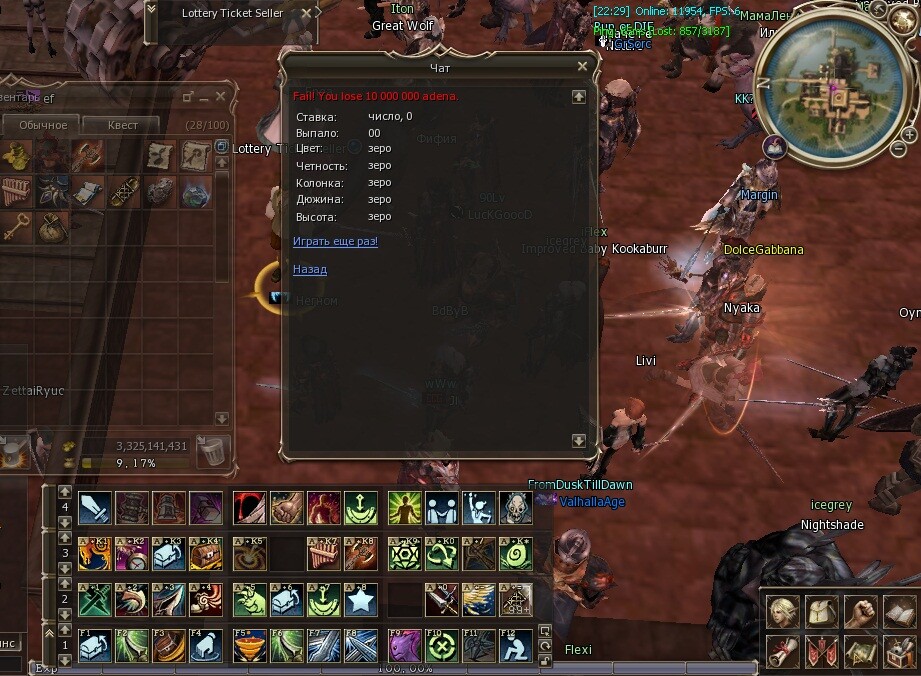Close the inventory window
This screenshot has height=676, width=921.
(221, 96)
